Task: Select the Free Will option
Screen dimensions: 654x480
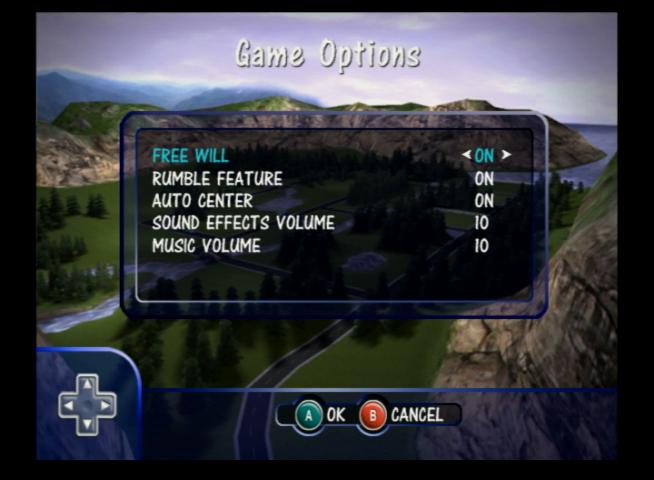Action: (x=190, y=156)
